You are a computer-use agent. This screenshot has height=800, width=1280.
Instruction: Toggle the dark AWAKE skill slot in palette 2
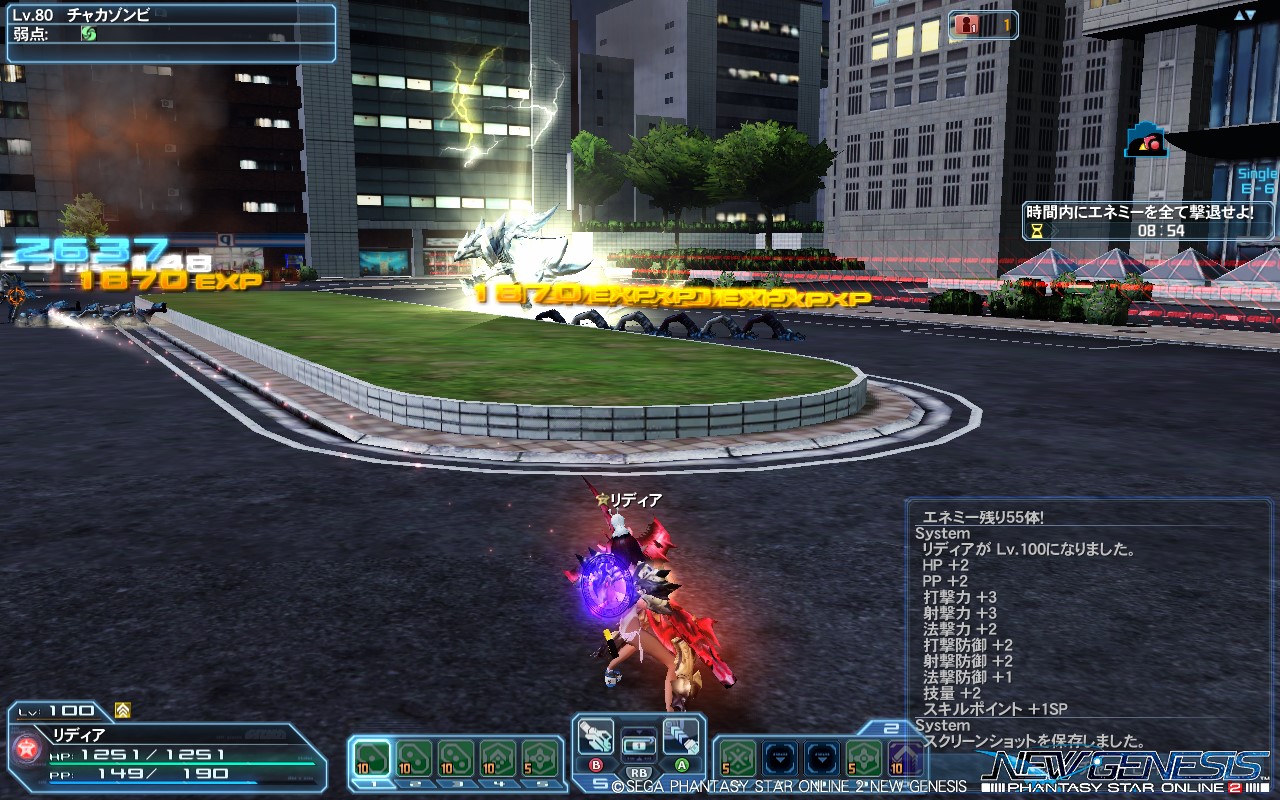(x=780, y=758)
